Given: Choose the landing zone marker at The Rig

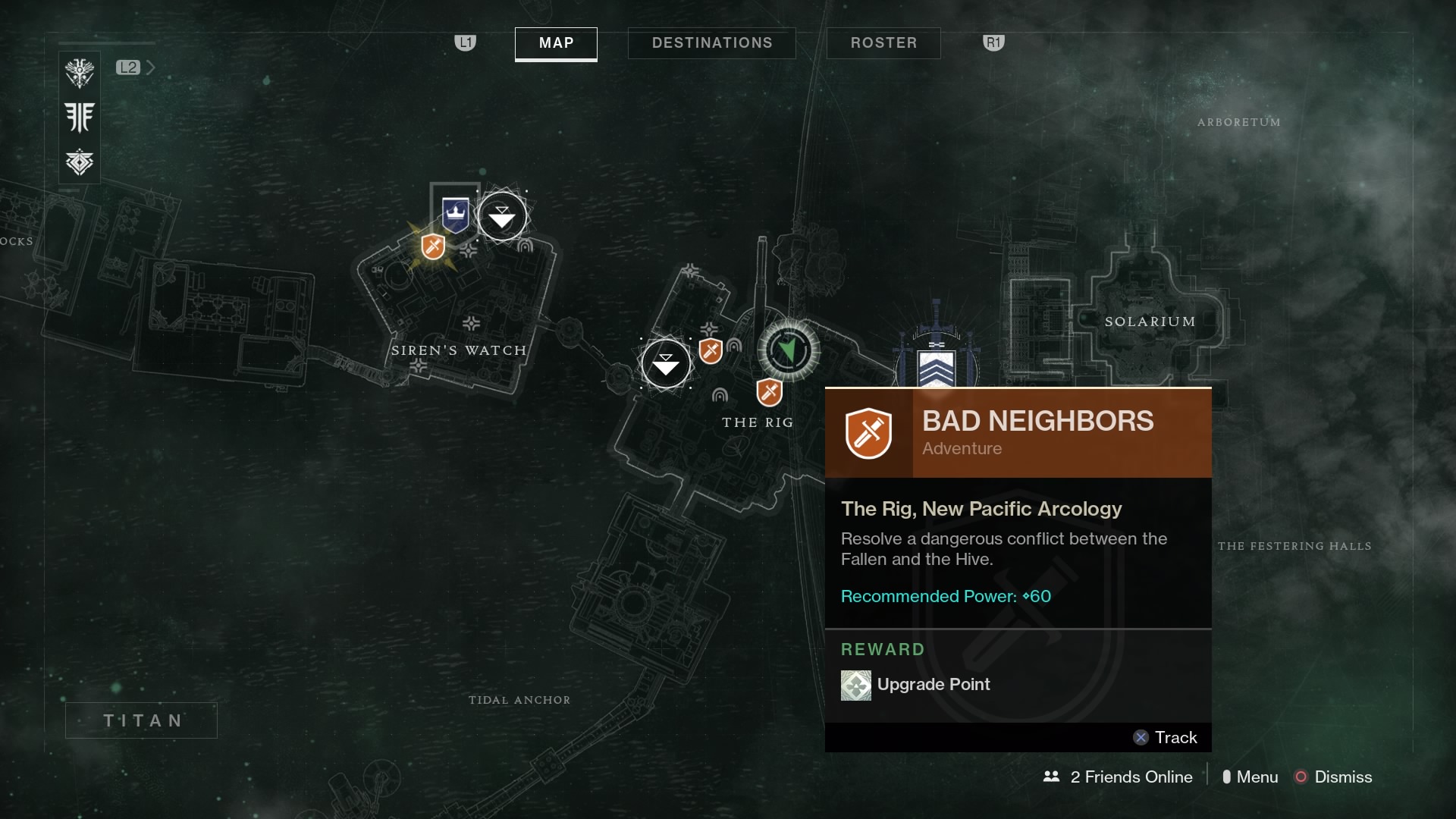Looking at the screenshot, I should (666, 364).
